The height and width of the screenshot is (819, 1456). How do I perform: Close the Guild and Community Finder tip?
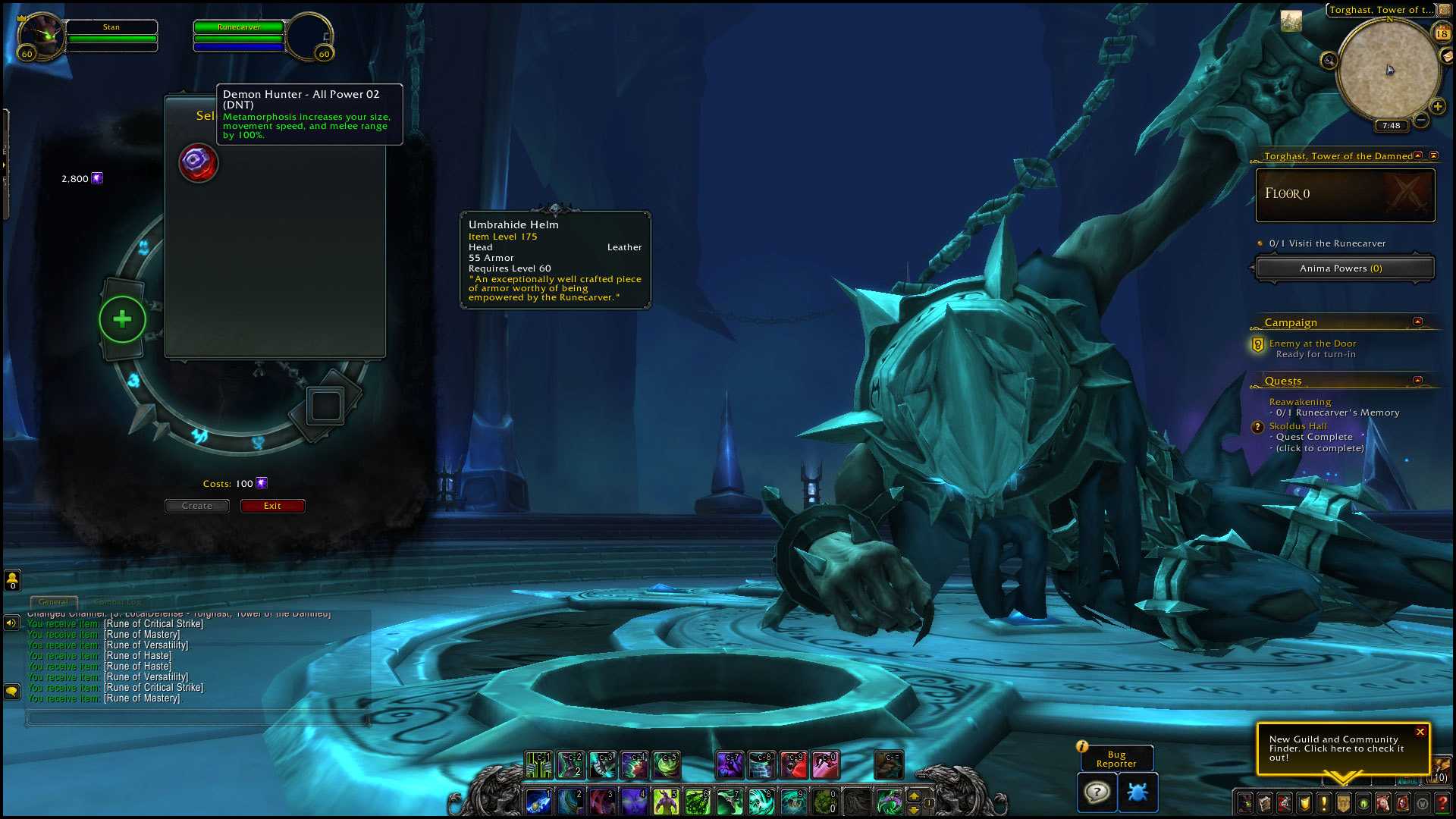coord(1420,732)
